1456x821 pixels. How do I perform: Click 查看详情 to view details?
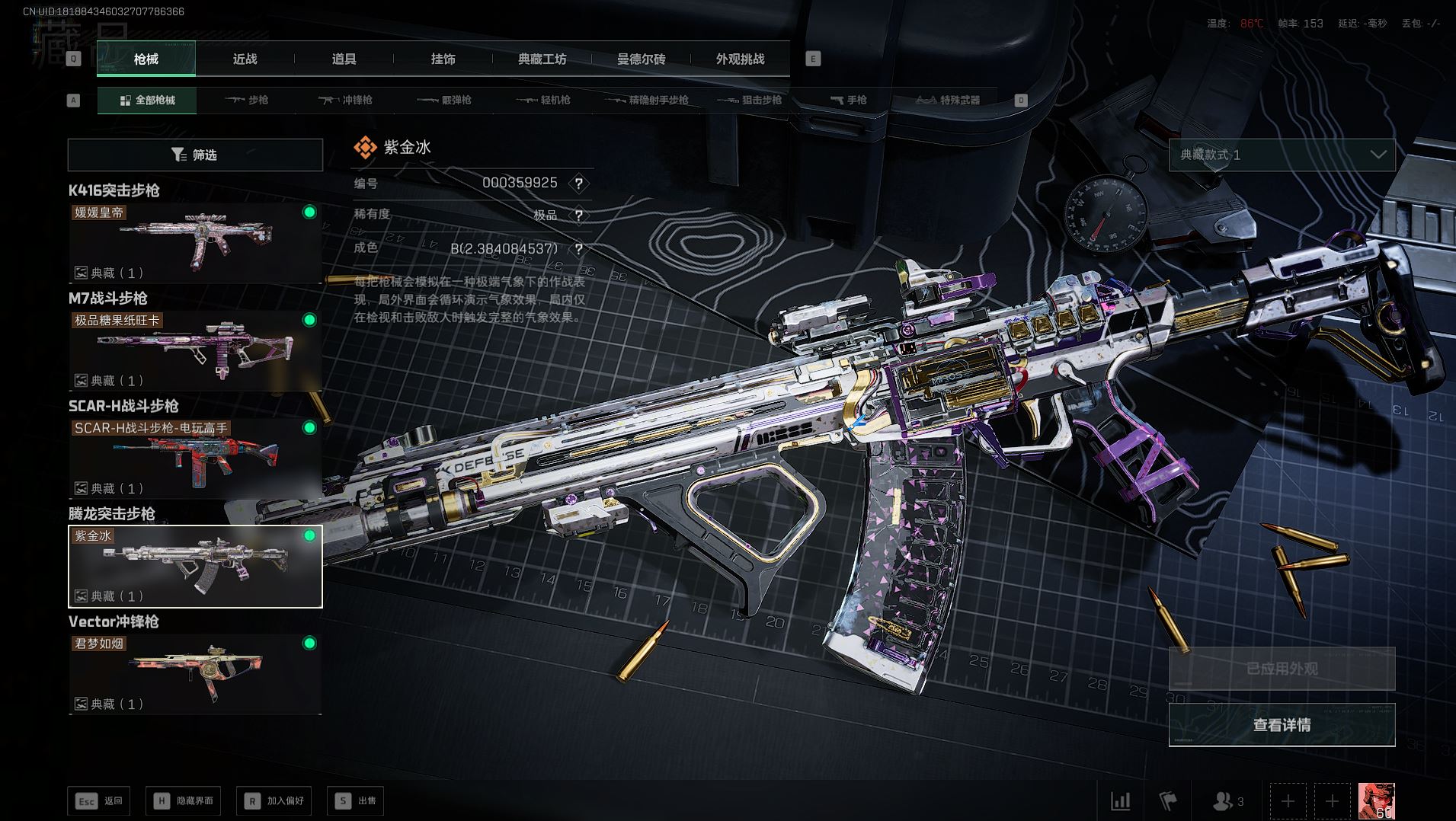coord(1282,725)
